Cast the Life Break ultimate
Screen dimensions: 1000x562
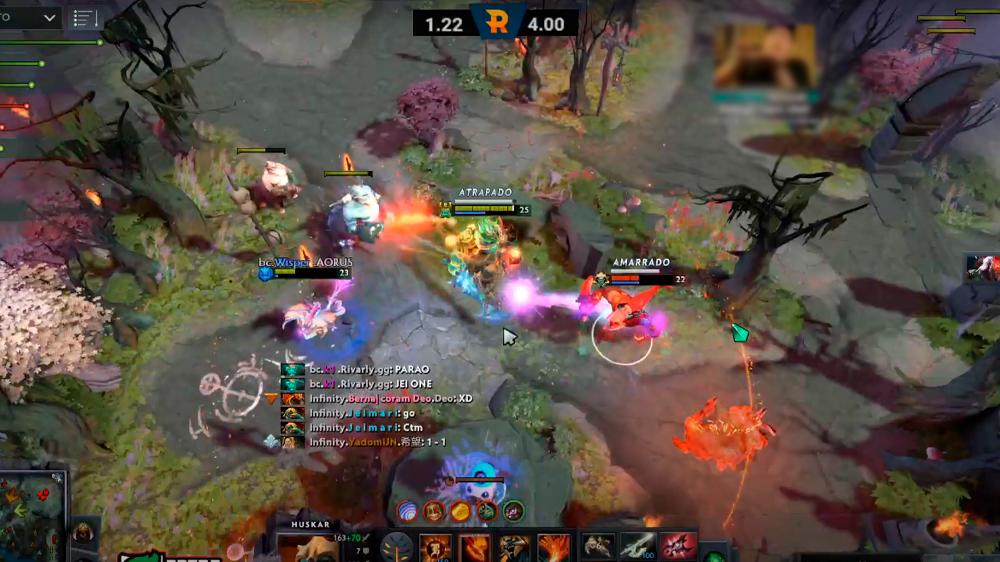pyautogui.click(x=554, y=548)
